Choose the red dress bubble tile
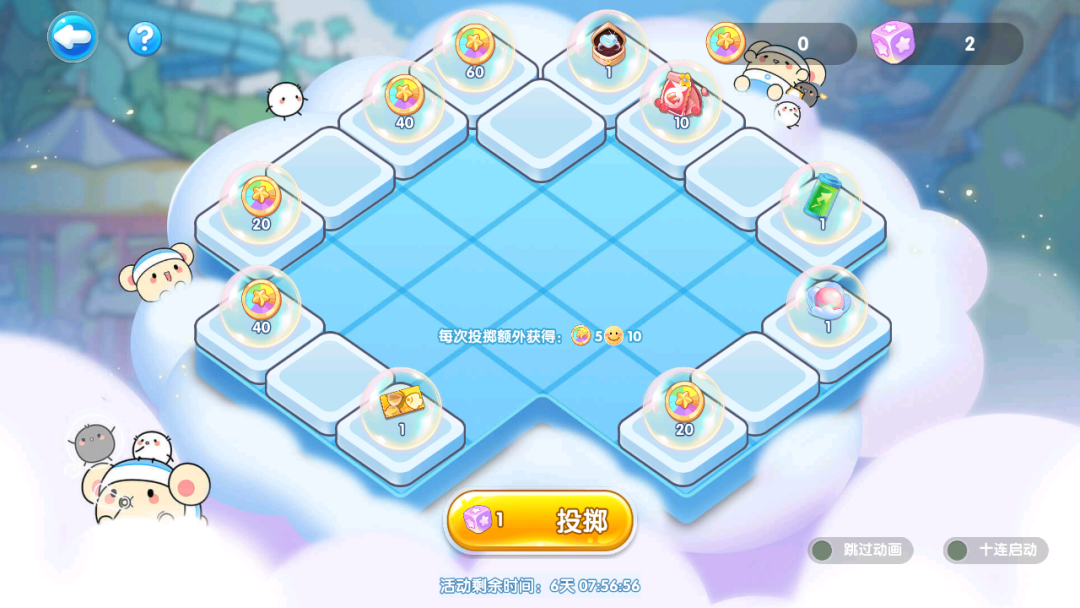This screenshot has width=1080, height=608. coord(680,100)
